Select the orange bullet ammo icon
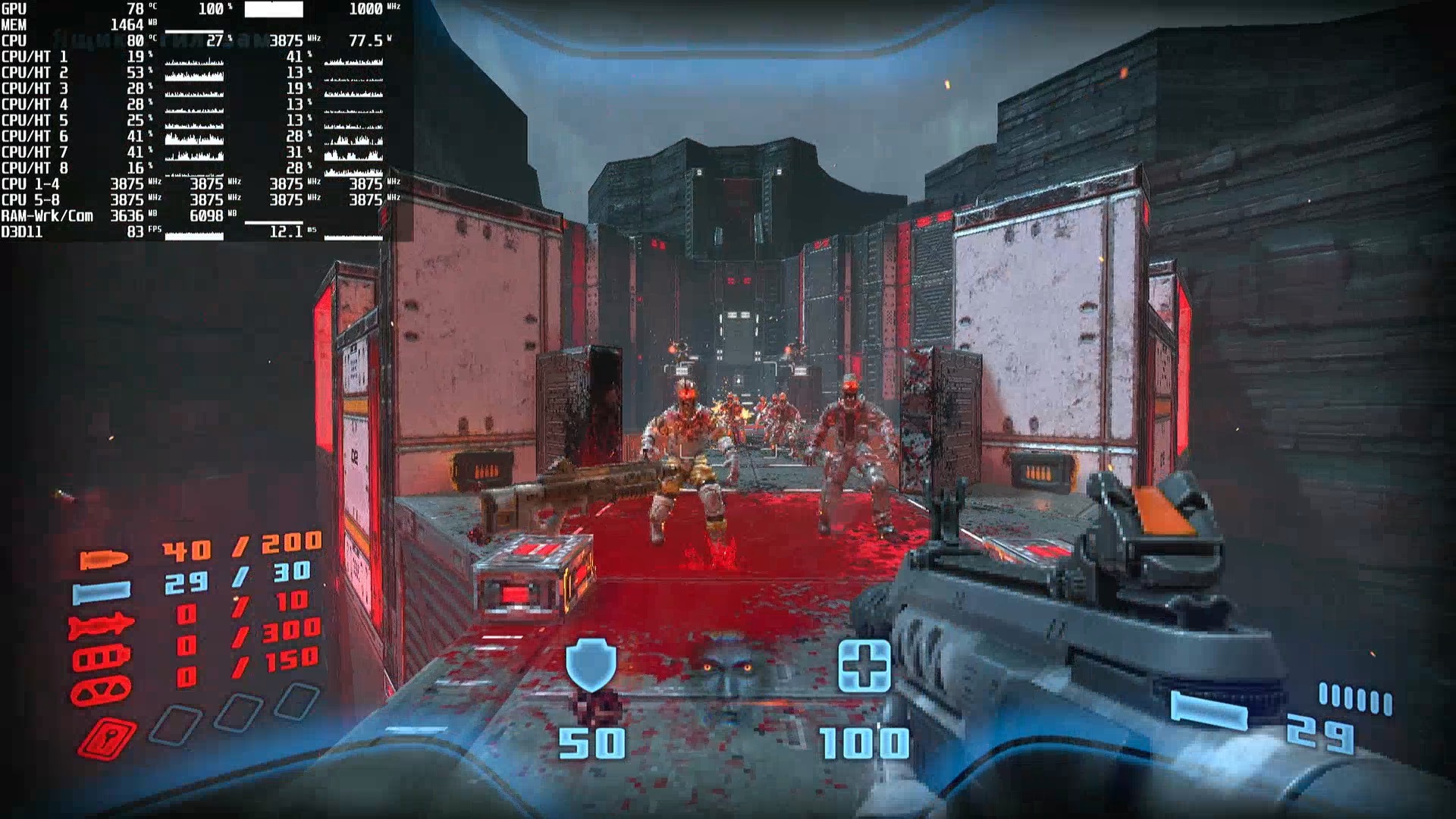The width and height of the screenshot is (1456, 819). (x=104, y=560)
